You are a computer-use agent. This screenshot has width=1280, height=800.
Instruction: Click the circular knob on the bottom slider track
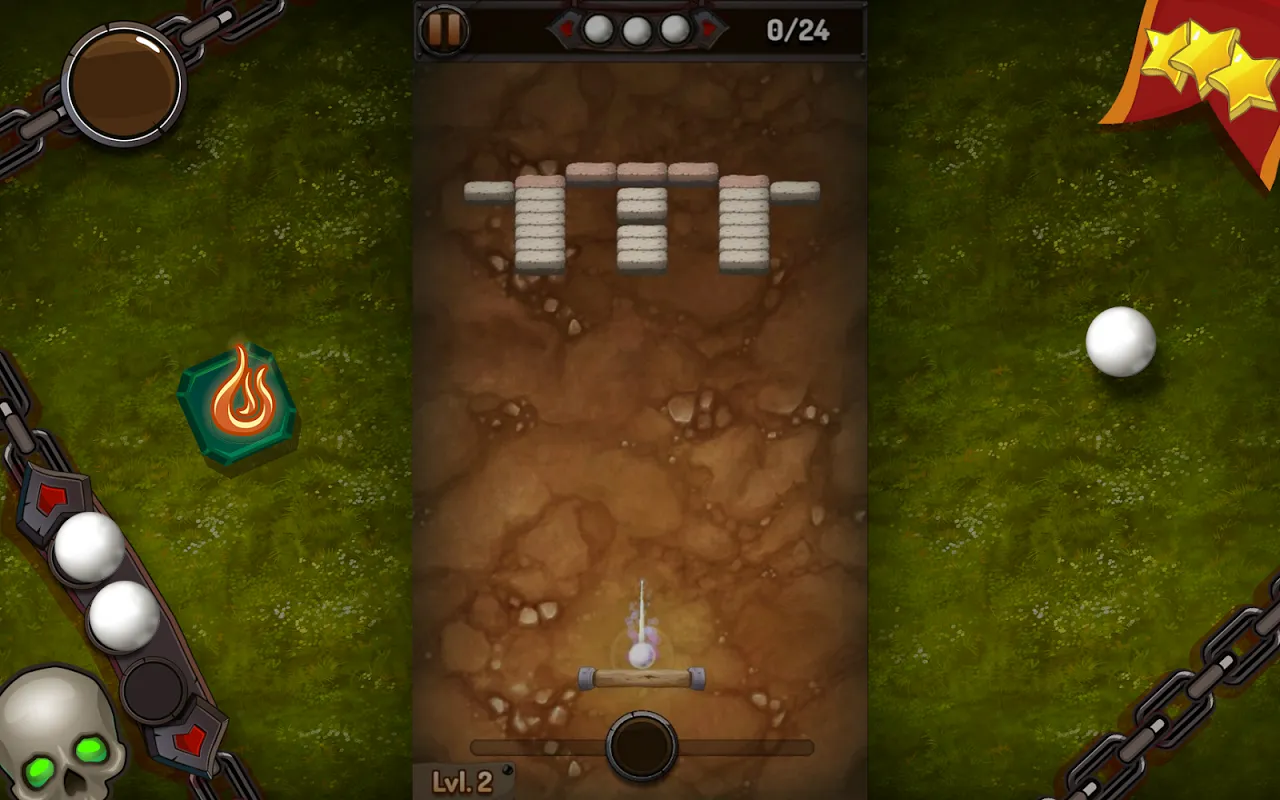641,743
